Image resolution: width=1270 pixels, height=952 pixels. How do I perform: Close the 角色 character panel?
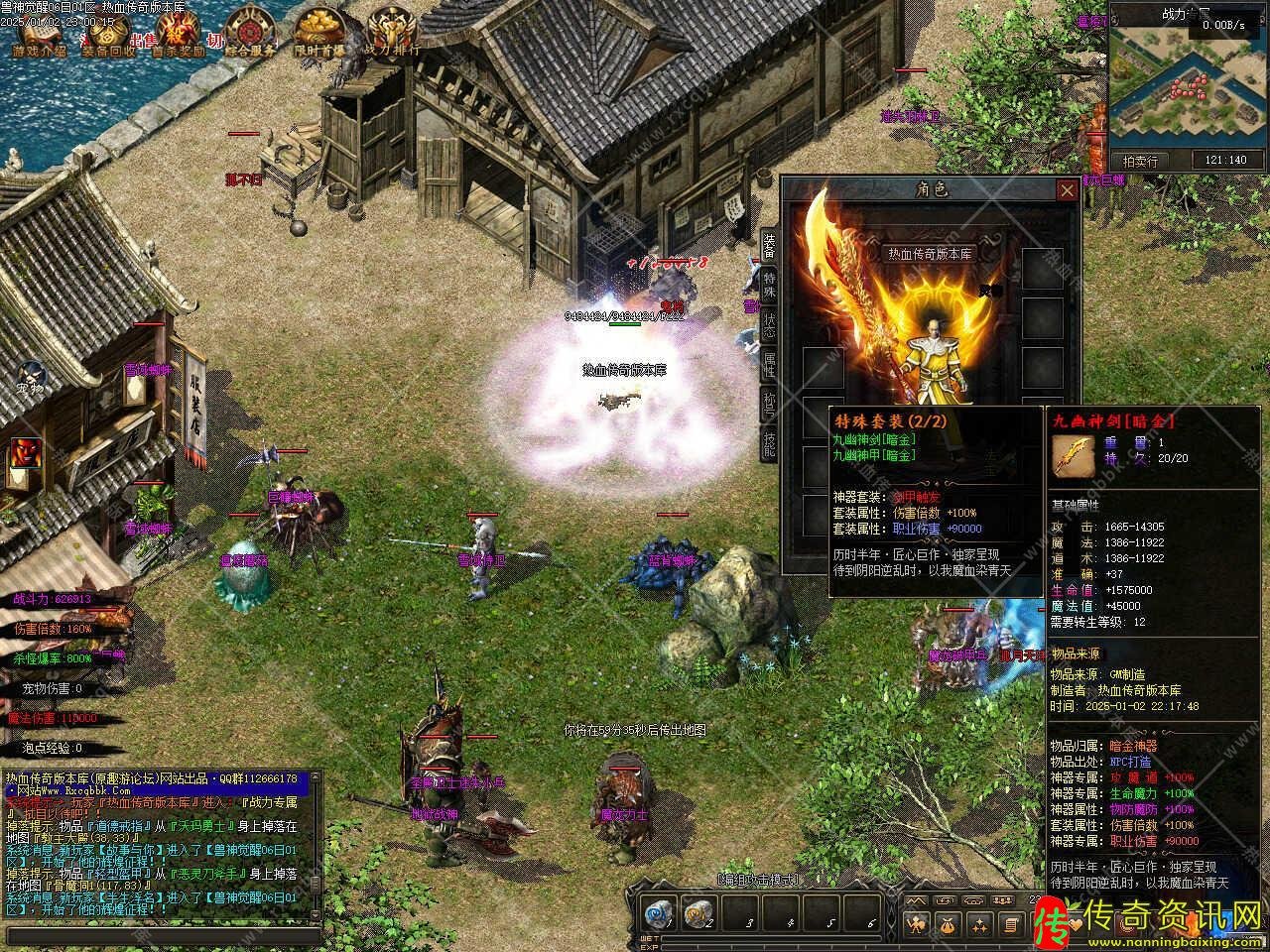point(1067,190)
